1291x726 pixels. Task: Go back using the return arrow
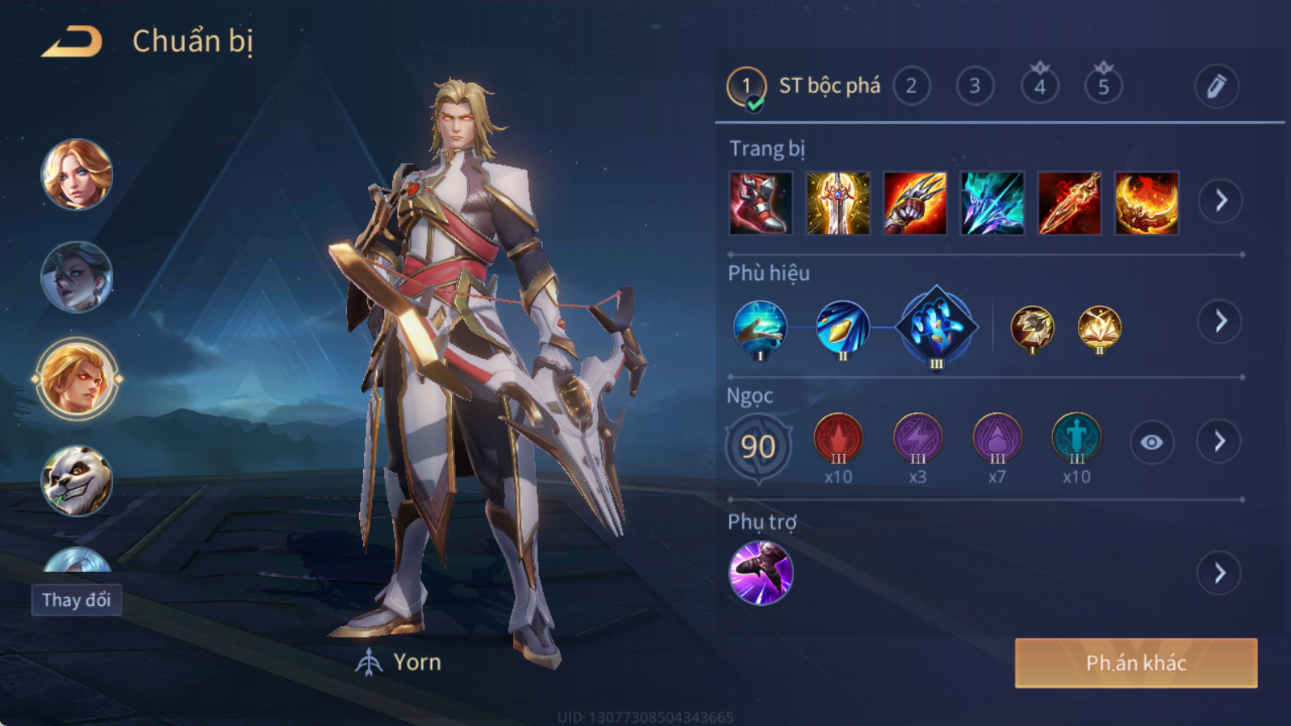(x=72, y=42)
